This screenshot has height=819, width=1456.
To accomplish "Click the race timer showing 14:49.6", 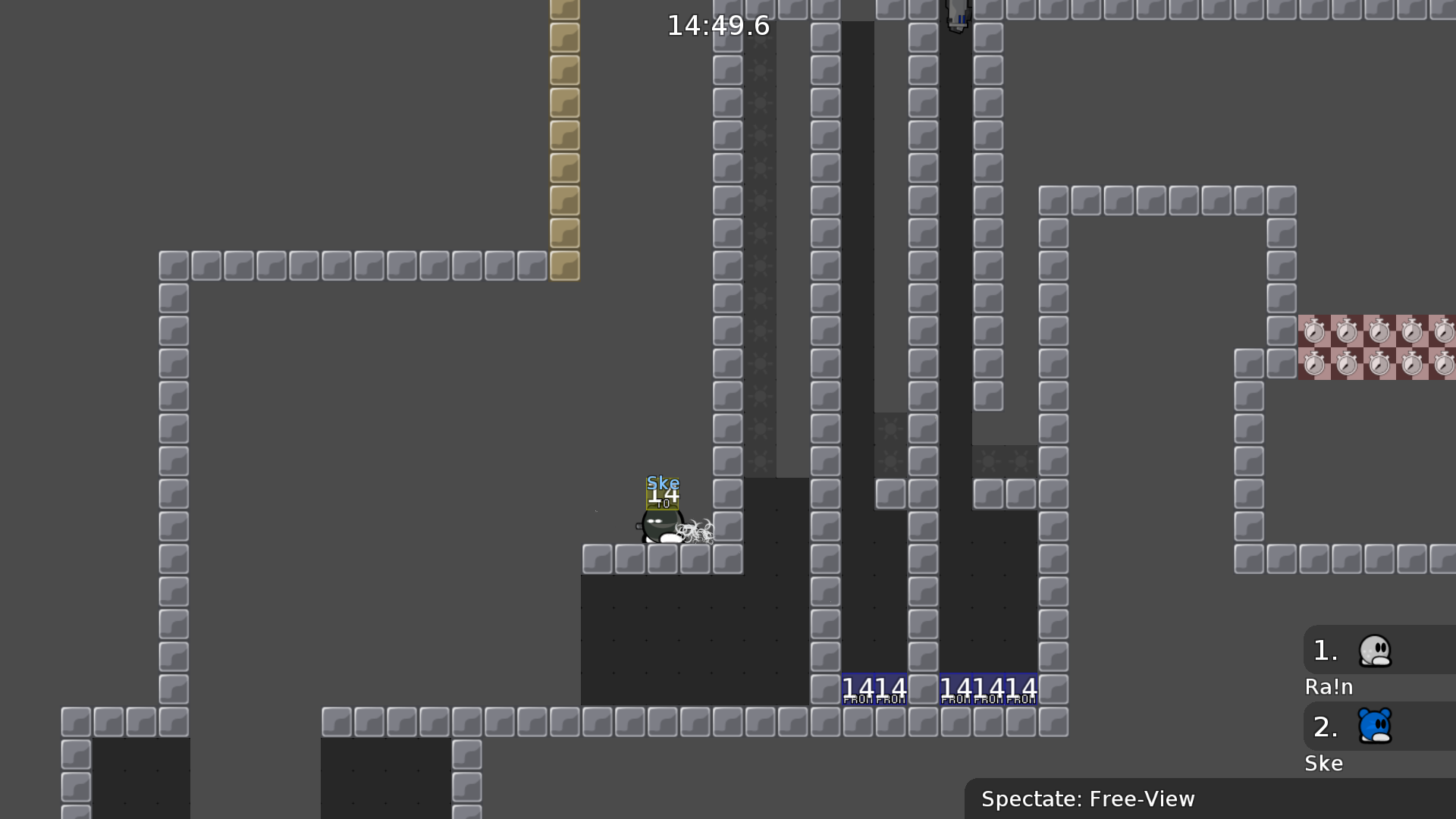I will [x=716, y=26].
